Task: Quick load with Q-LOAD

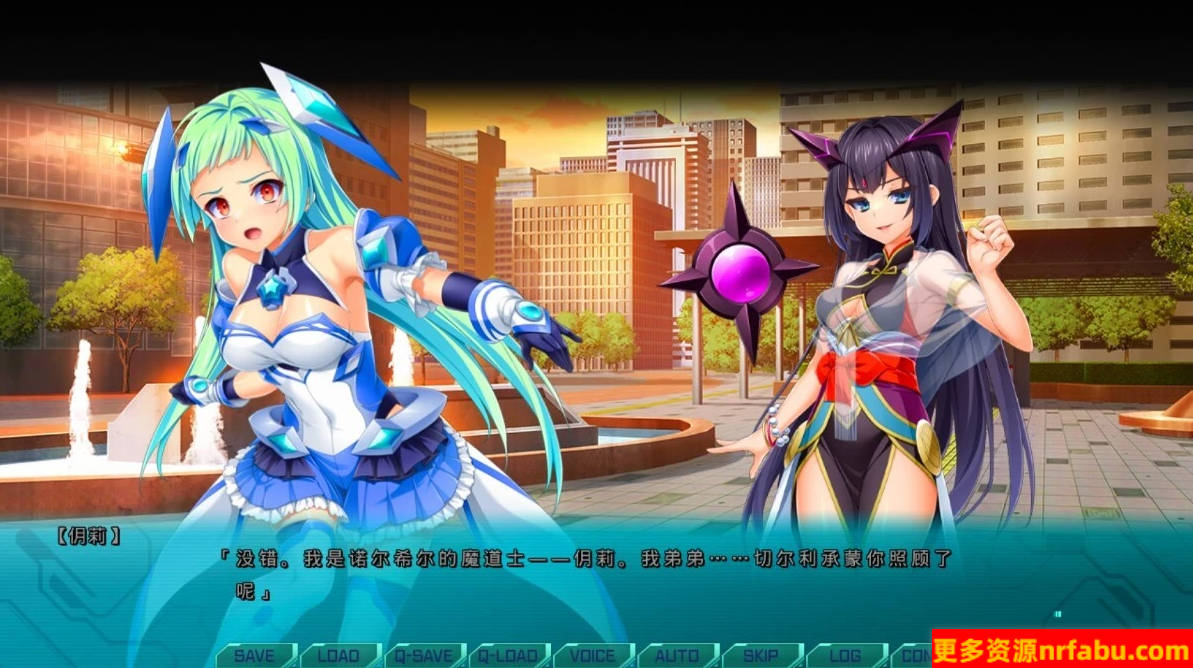Action: pos(508,656)
